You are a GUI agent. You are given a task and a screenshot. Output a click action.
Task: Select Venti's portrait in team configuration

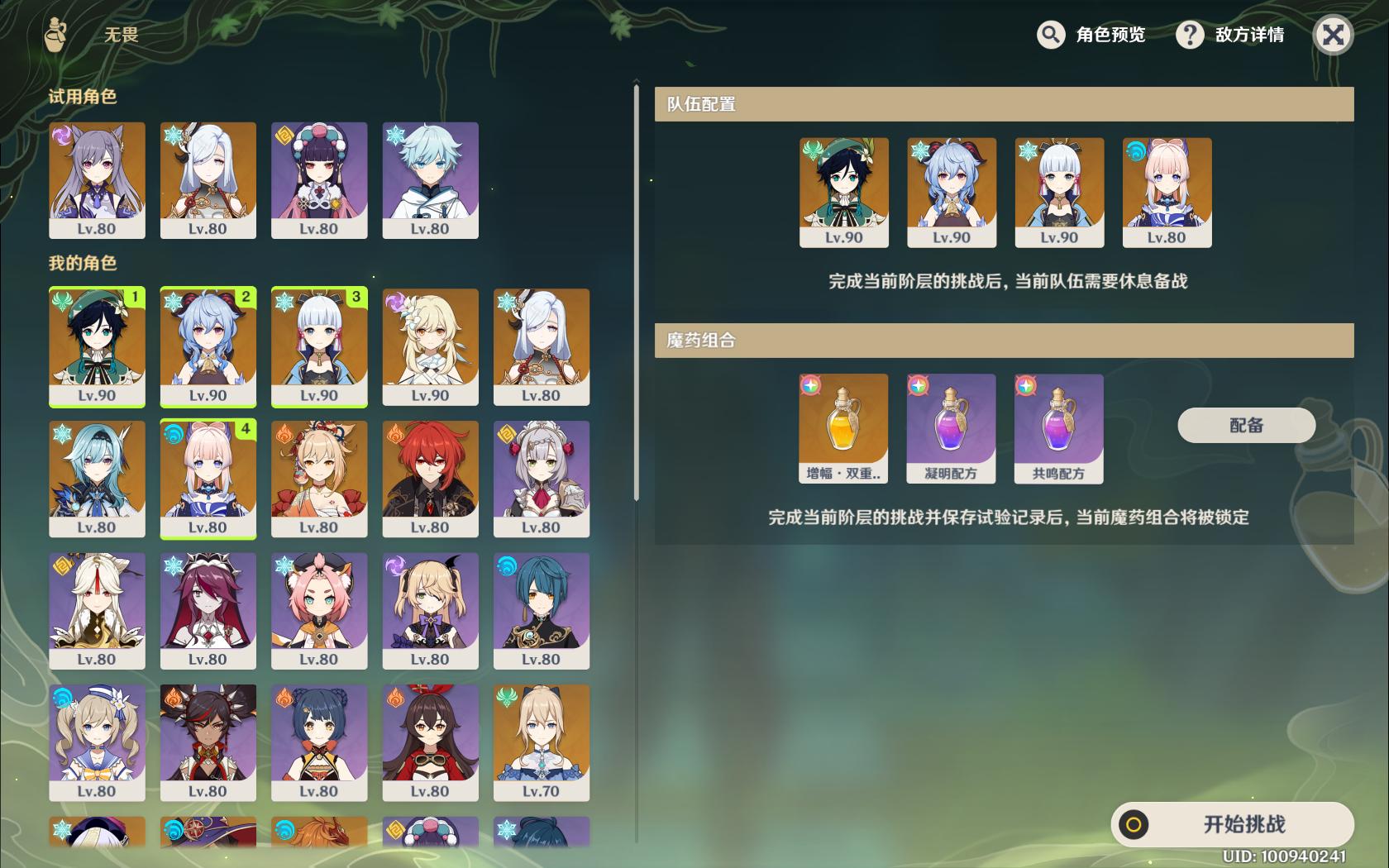click(x=842, y=190)
